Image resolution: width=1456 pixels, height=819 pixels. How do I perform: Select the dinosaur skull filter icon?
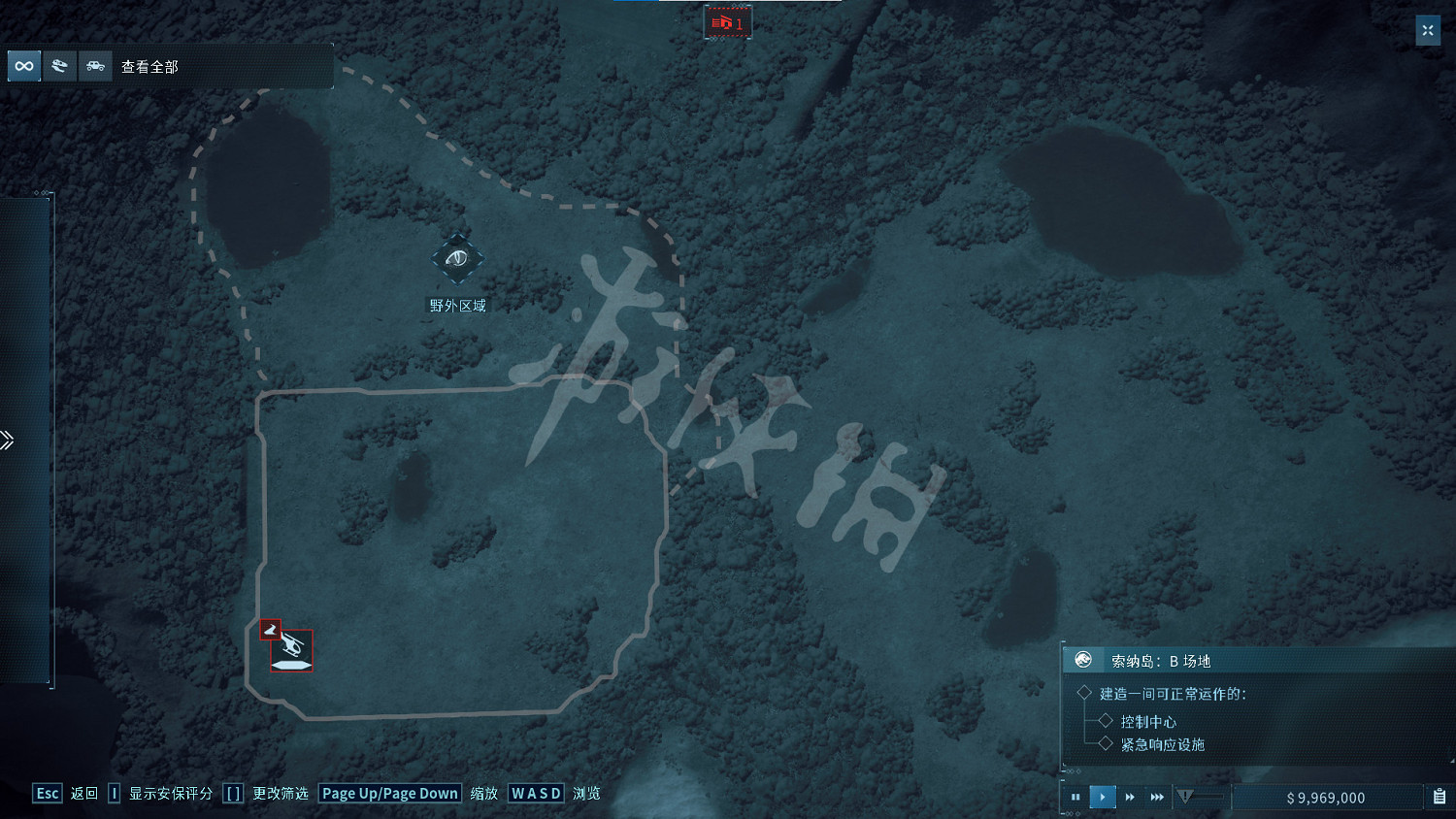[x=59, y=66]
